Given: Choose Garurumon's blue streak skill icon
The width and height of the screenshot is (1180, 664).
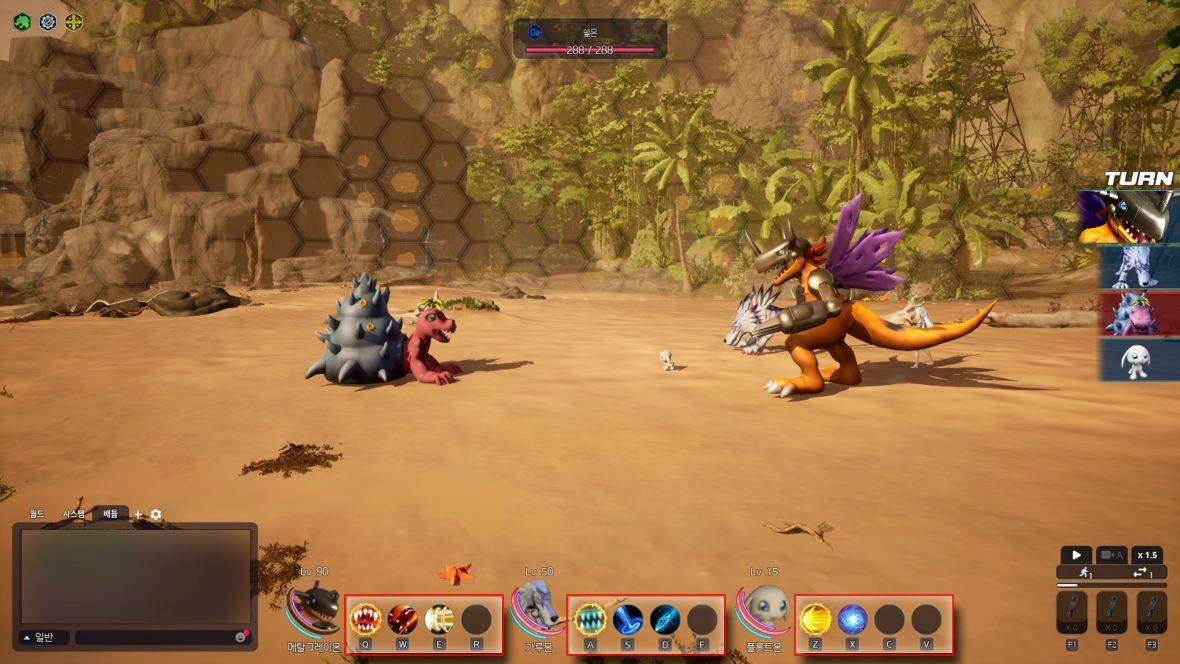Looking at the screenshot, I should [x=665, y=620].
